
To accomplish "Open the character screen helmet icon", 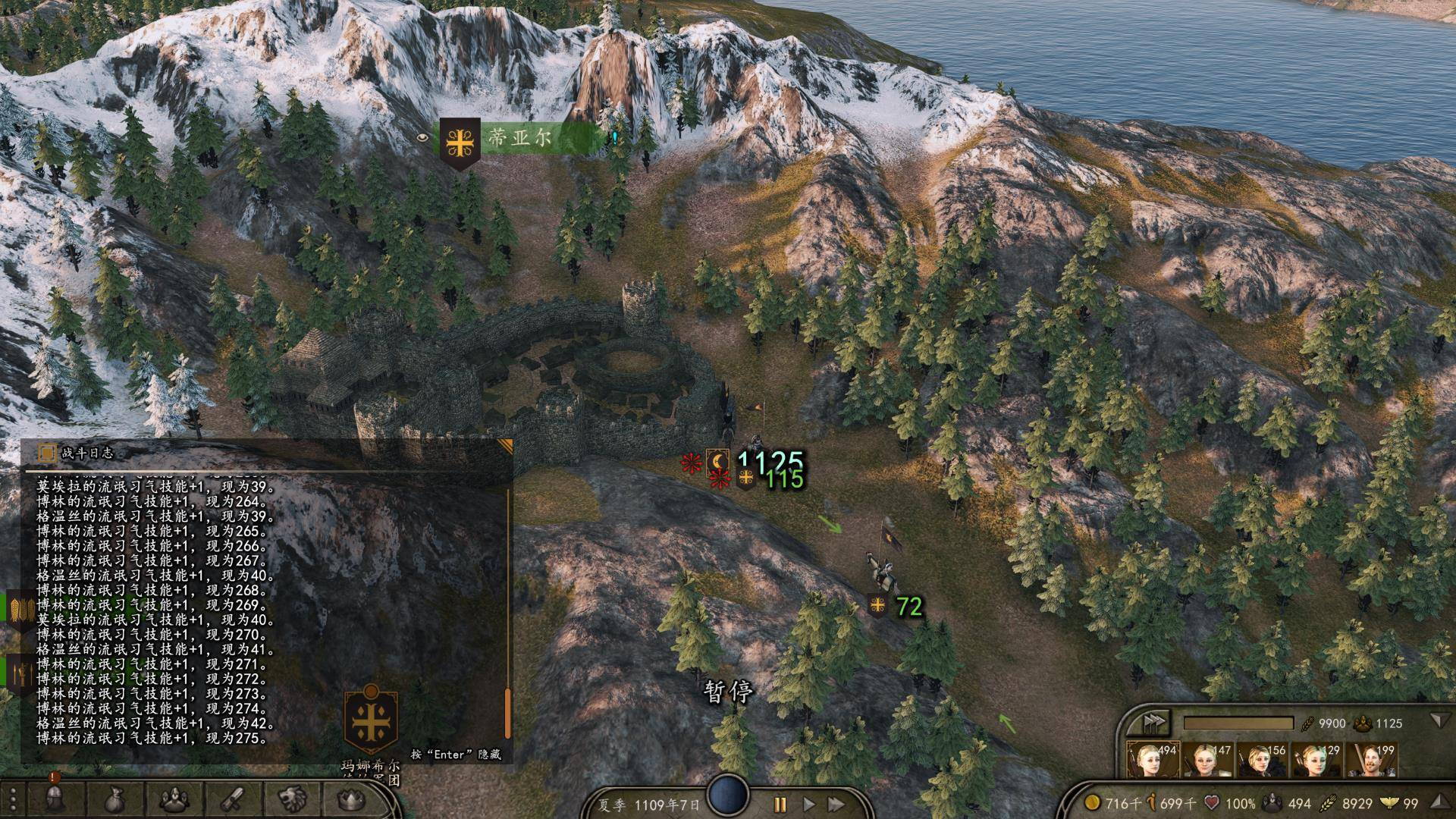I will tap(54, 798).
